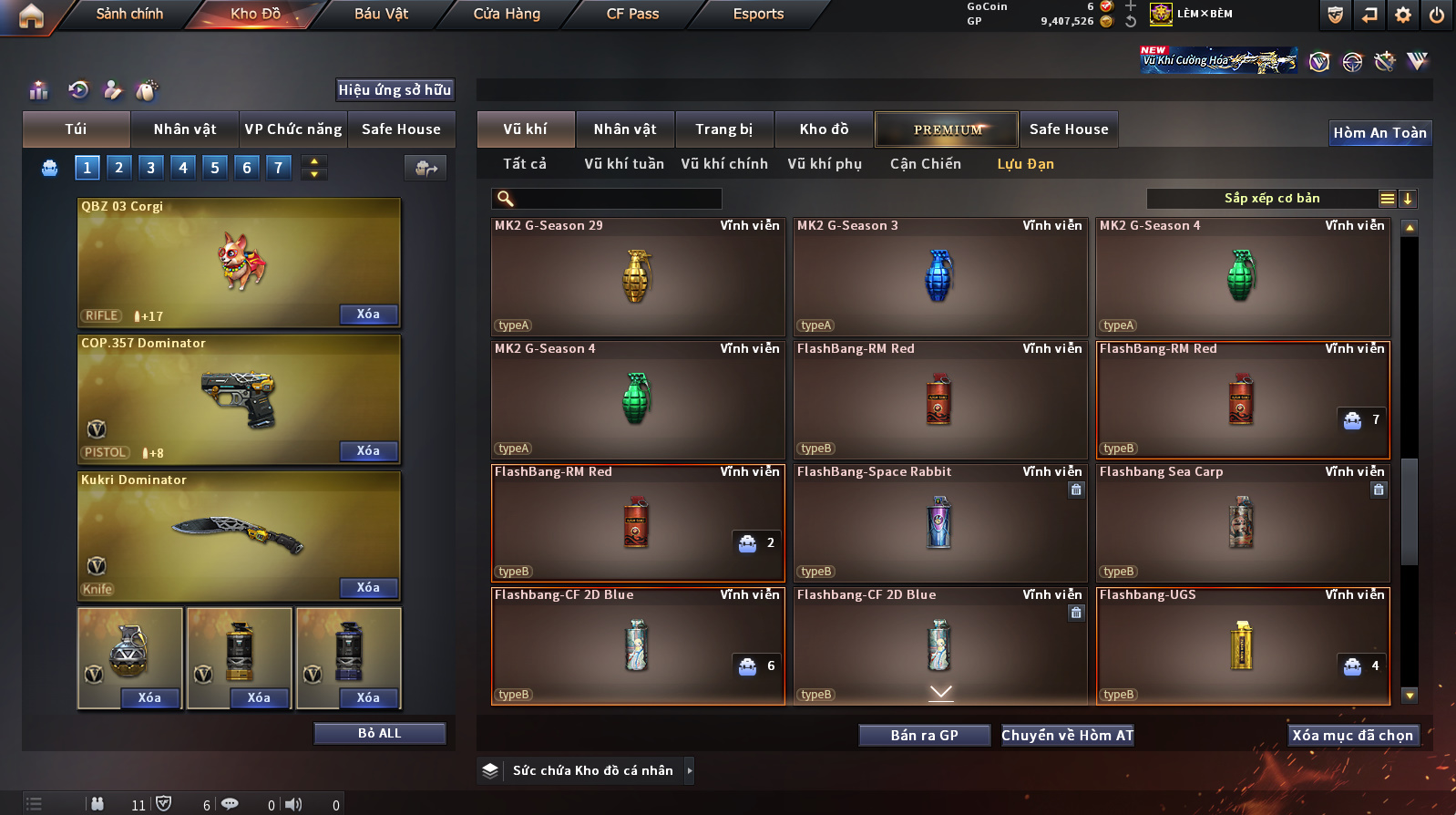Select bag page number 3

click(x=151, y=167)
